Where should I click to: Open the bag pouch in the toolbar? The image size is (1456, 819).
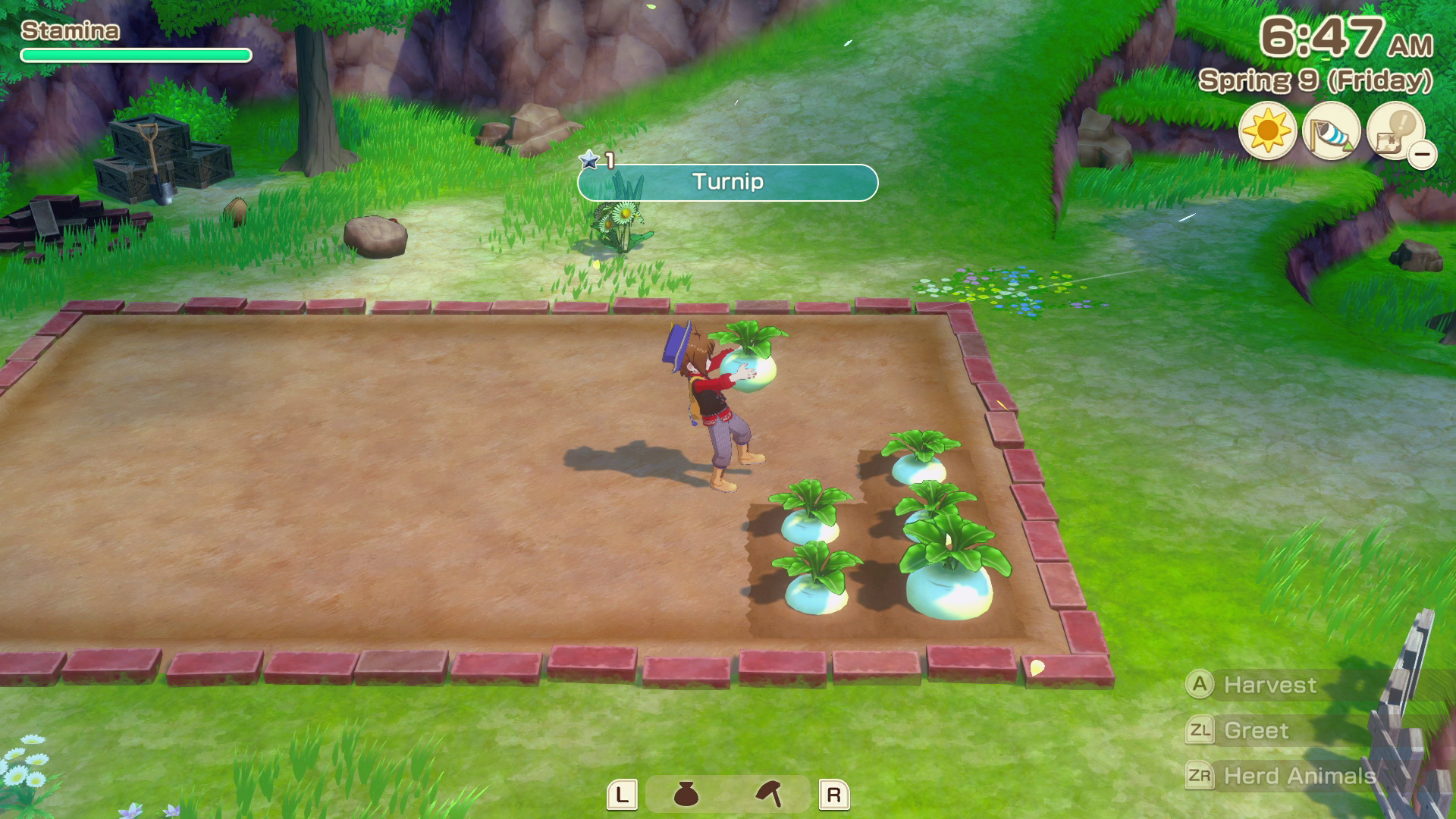click(x=686, y=794)
